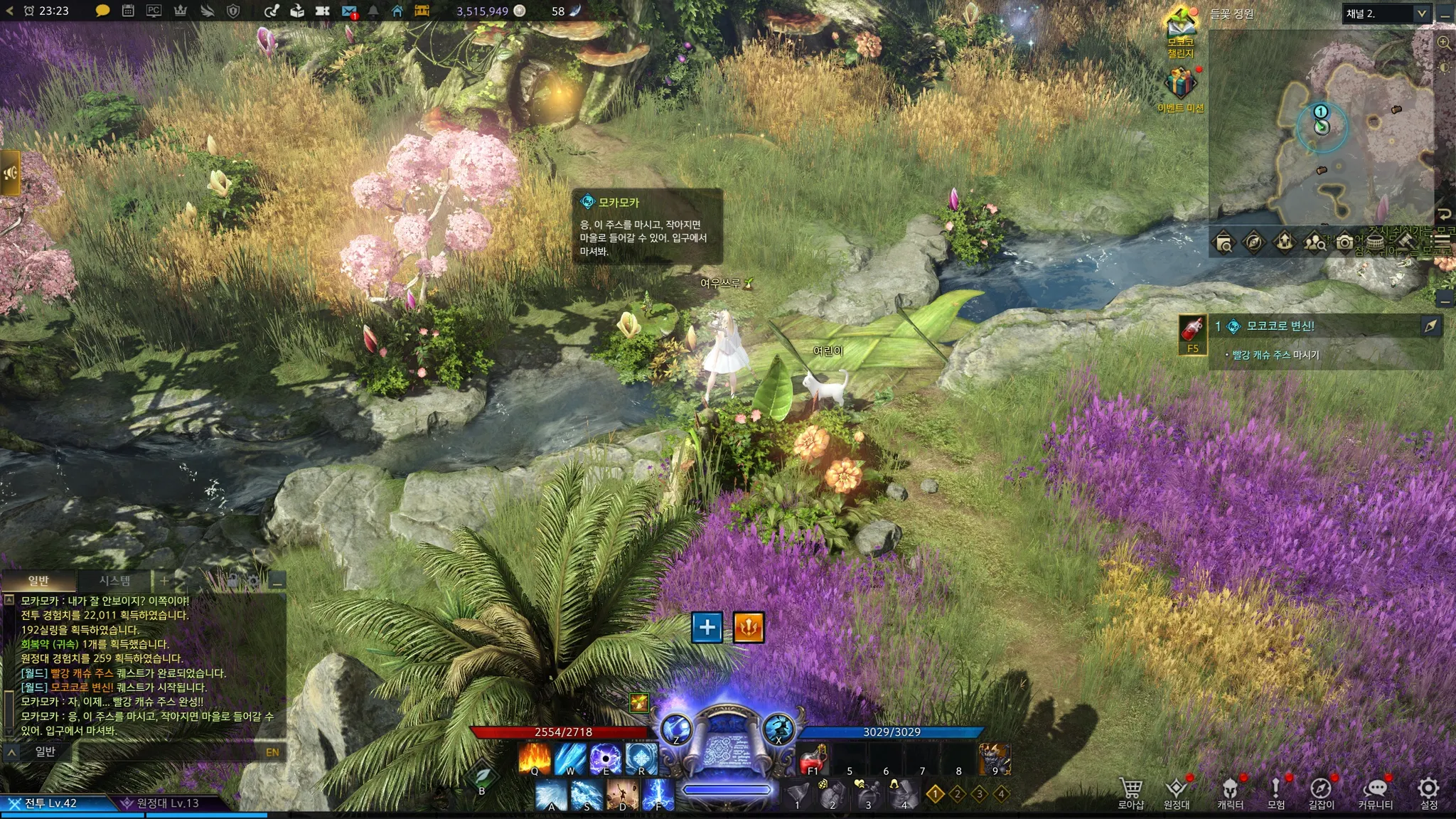Switch to the 시스템 chat tab
Viewport: 1456px width, 819px height.
pos(114,581)
